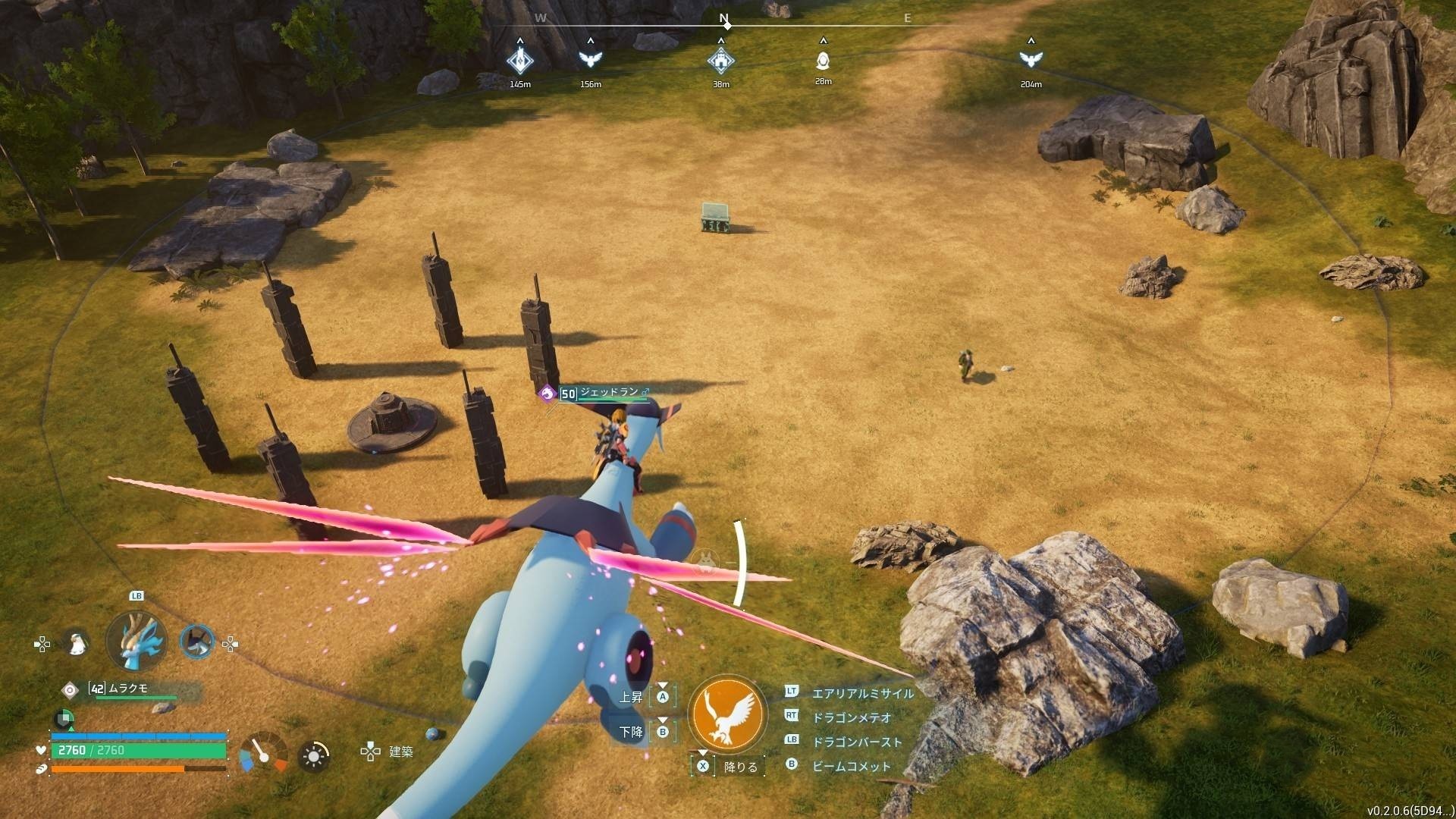This screenshot has width=1456, height=819.
Task: Click the green shield icon above the health bar
Action: pos(64,717)
